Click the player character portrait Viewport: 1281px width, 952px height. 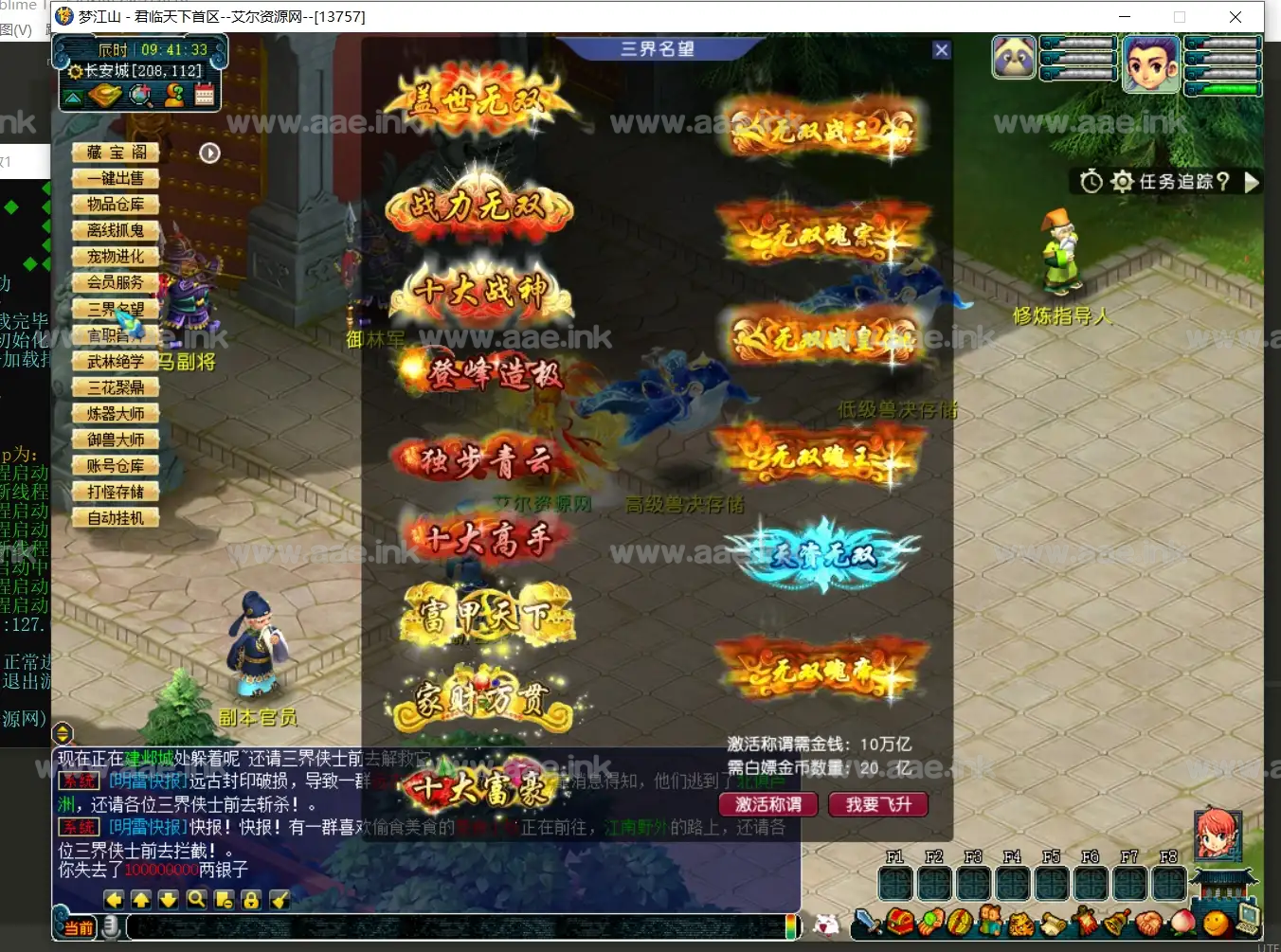click(x=1151, y=63)
